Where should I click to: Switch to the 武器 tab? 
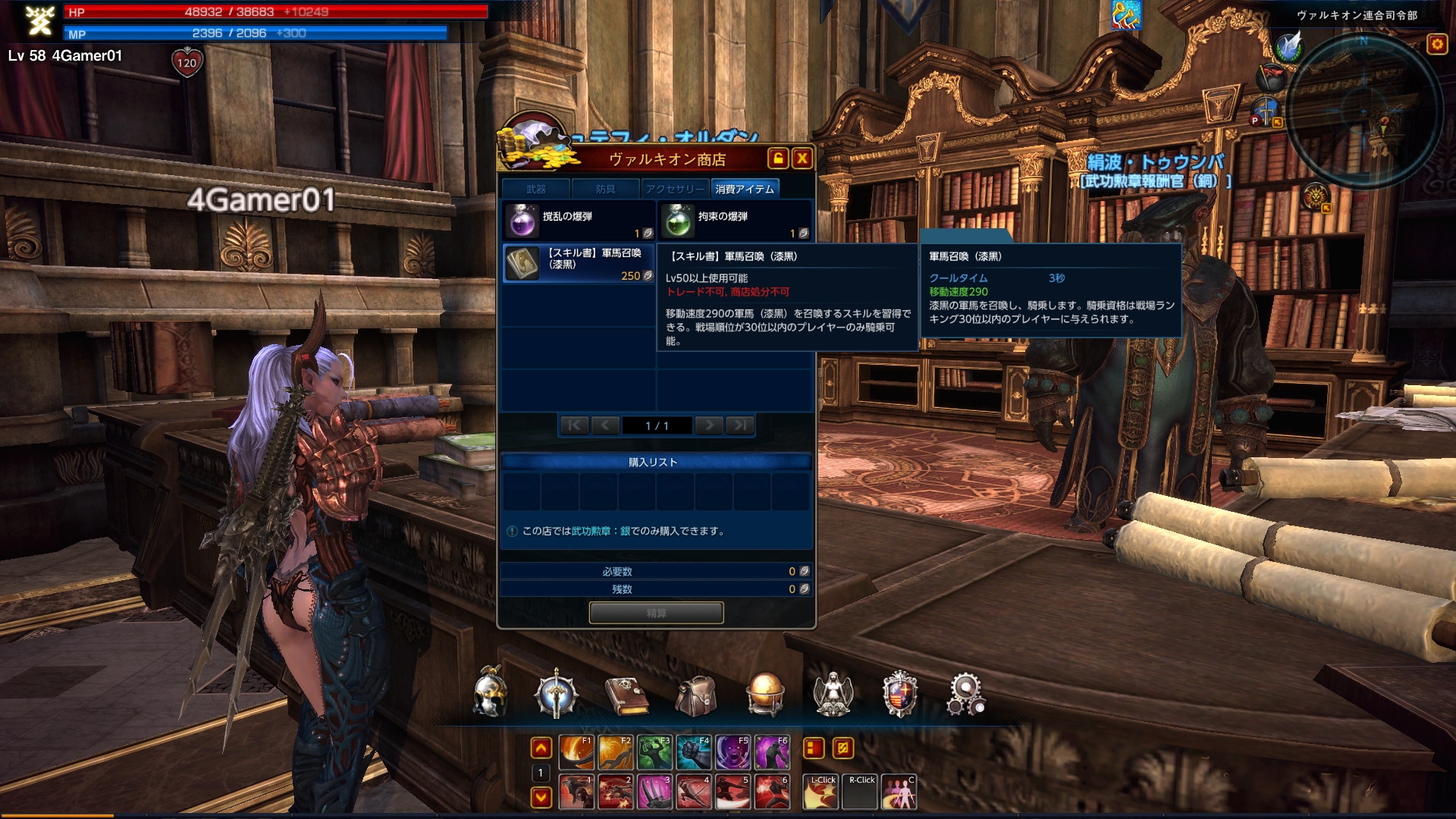click(536, 189)
